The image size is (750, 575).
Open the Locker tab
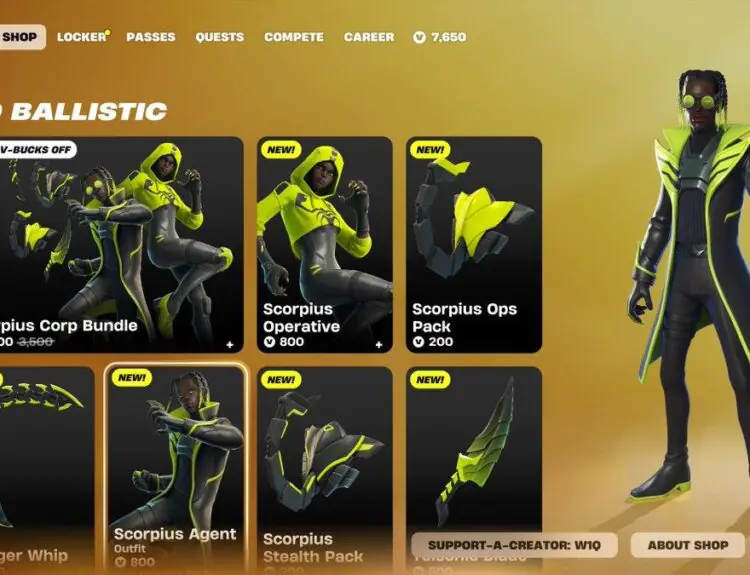click(82, 37)
